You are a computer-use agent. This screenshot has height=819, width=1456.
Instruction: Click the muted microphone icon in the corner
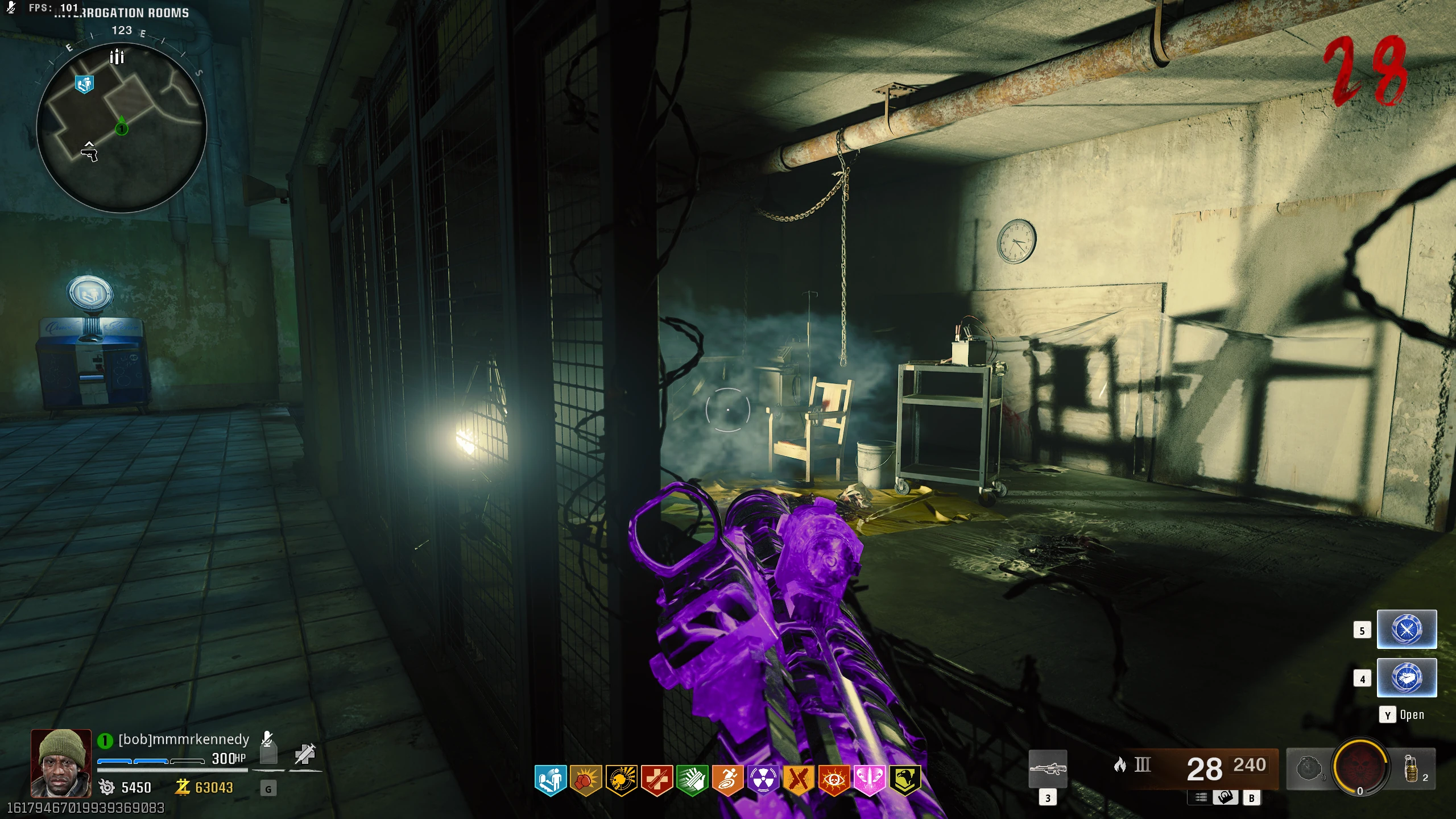click(x=10, y=7)
